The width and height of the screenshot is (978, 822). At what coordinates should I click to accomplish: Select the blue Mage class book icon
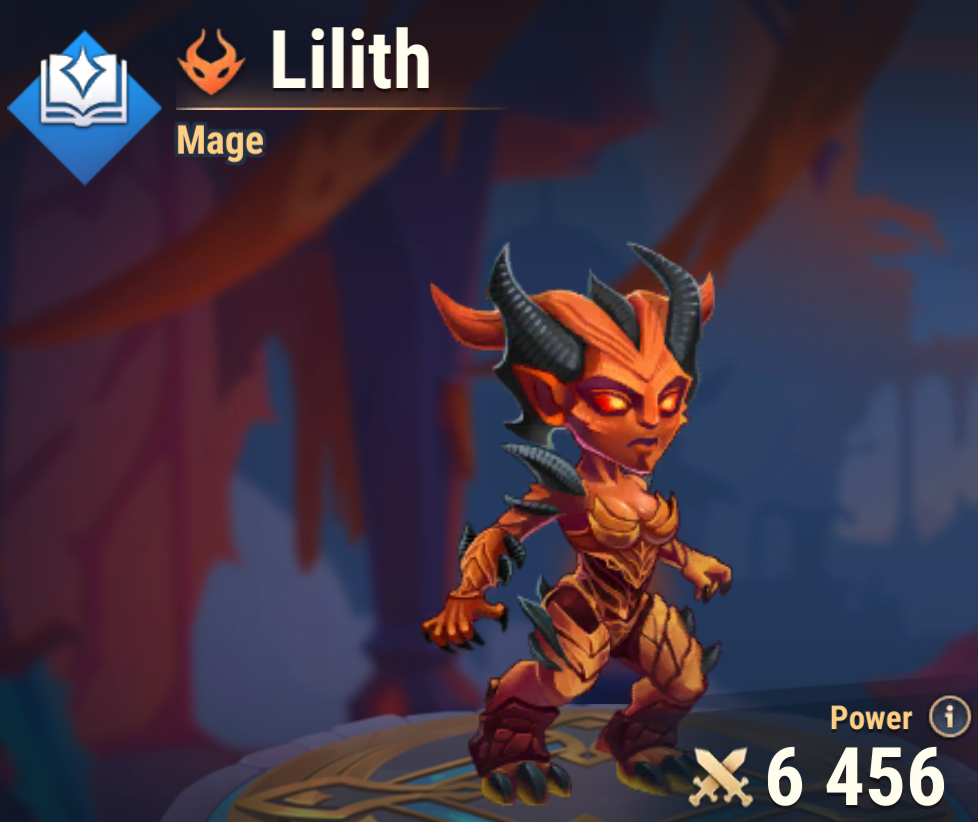tap(84, 107)
